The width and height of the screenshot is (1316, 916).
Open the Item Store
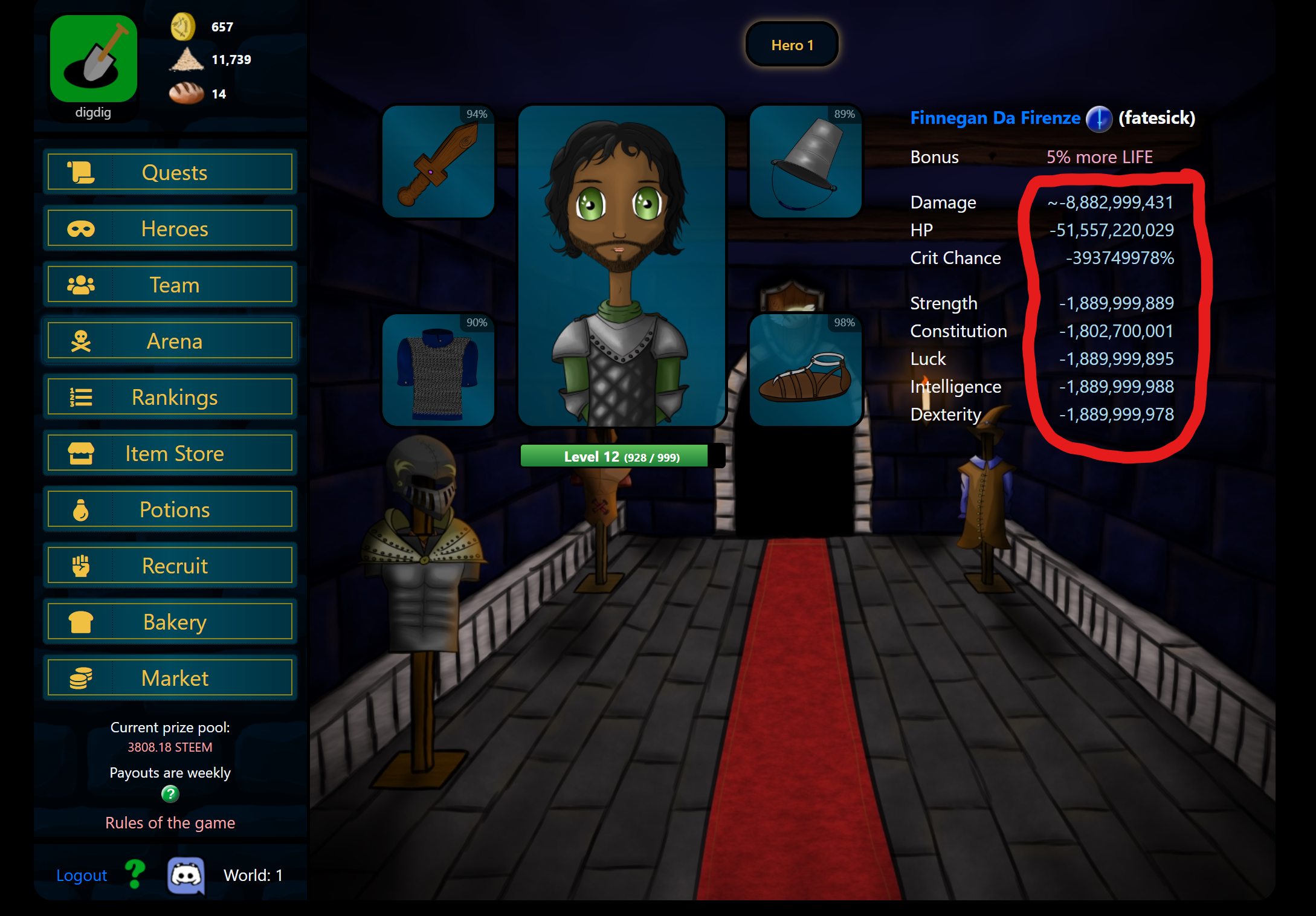[170, 453]
